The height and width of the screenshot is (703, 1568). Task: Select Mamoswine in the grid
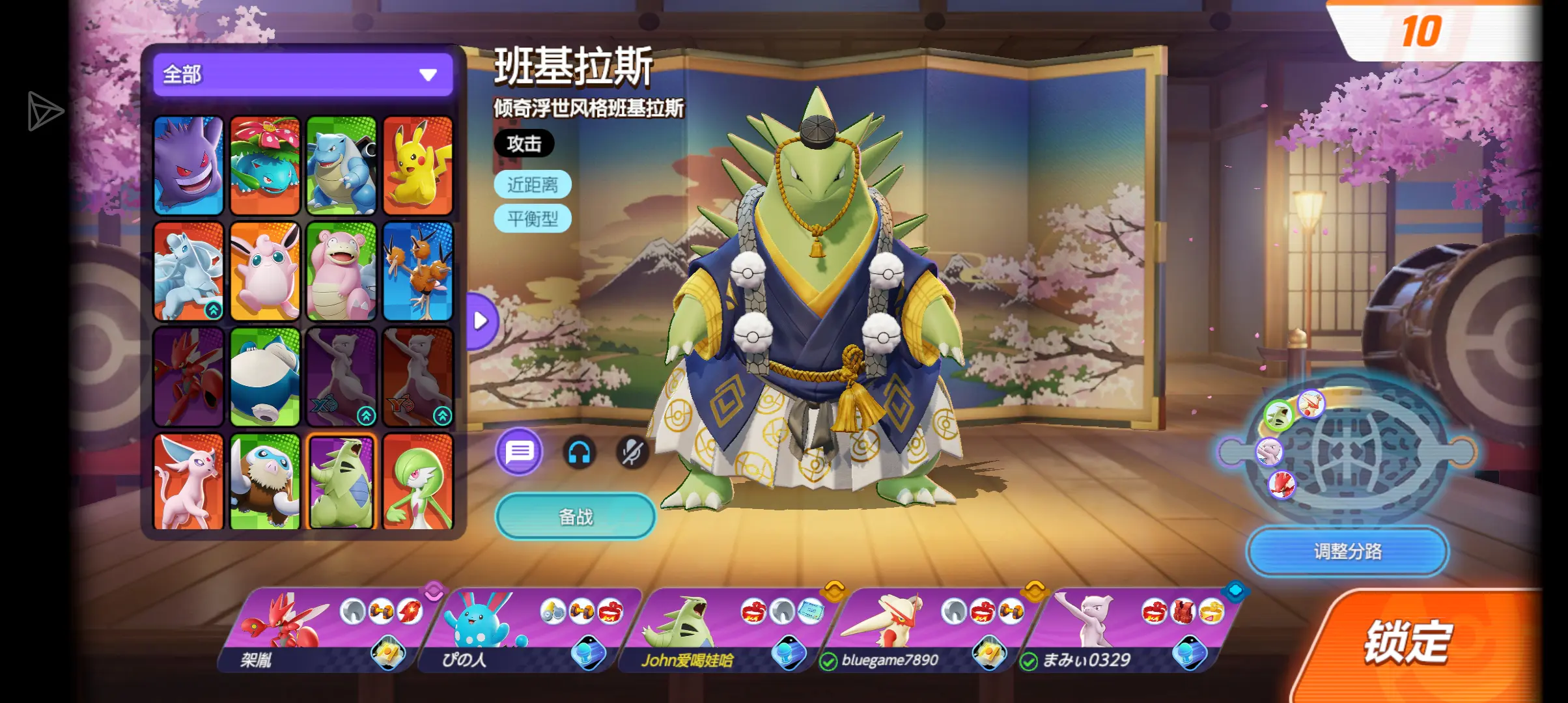click(x=265, y=480)
